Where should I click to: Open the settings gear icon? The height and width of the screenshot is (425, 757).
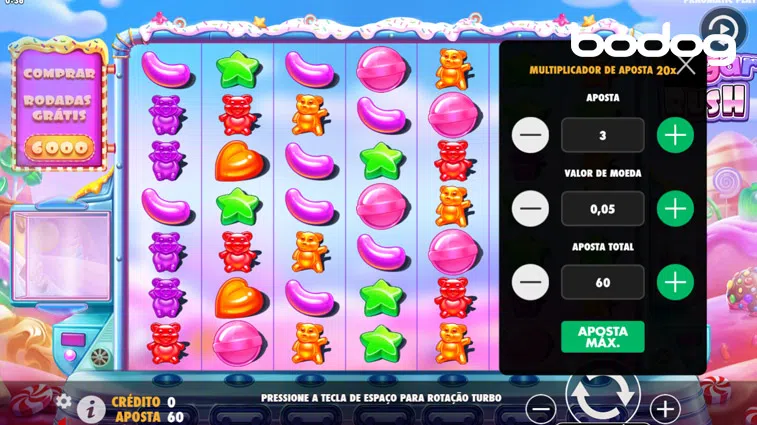tap(64, 402)
